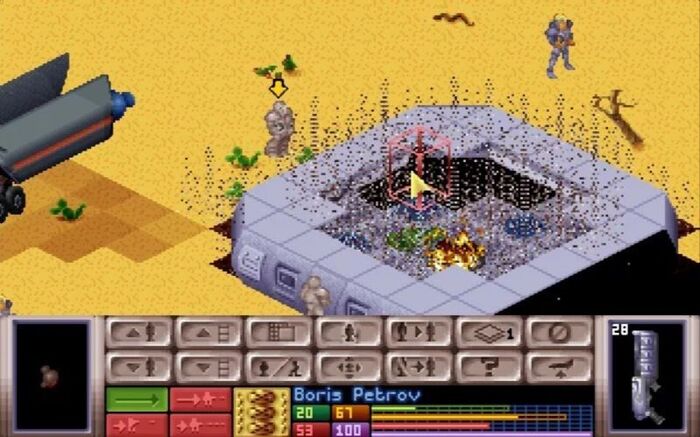Center the view on the selected soldier
This screenshot has height=437, width=700.
(x=347, y=366)
